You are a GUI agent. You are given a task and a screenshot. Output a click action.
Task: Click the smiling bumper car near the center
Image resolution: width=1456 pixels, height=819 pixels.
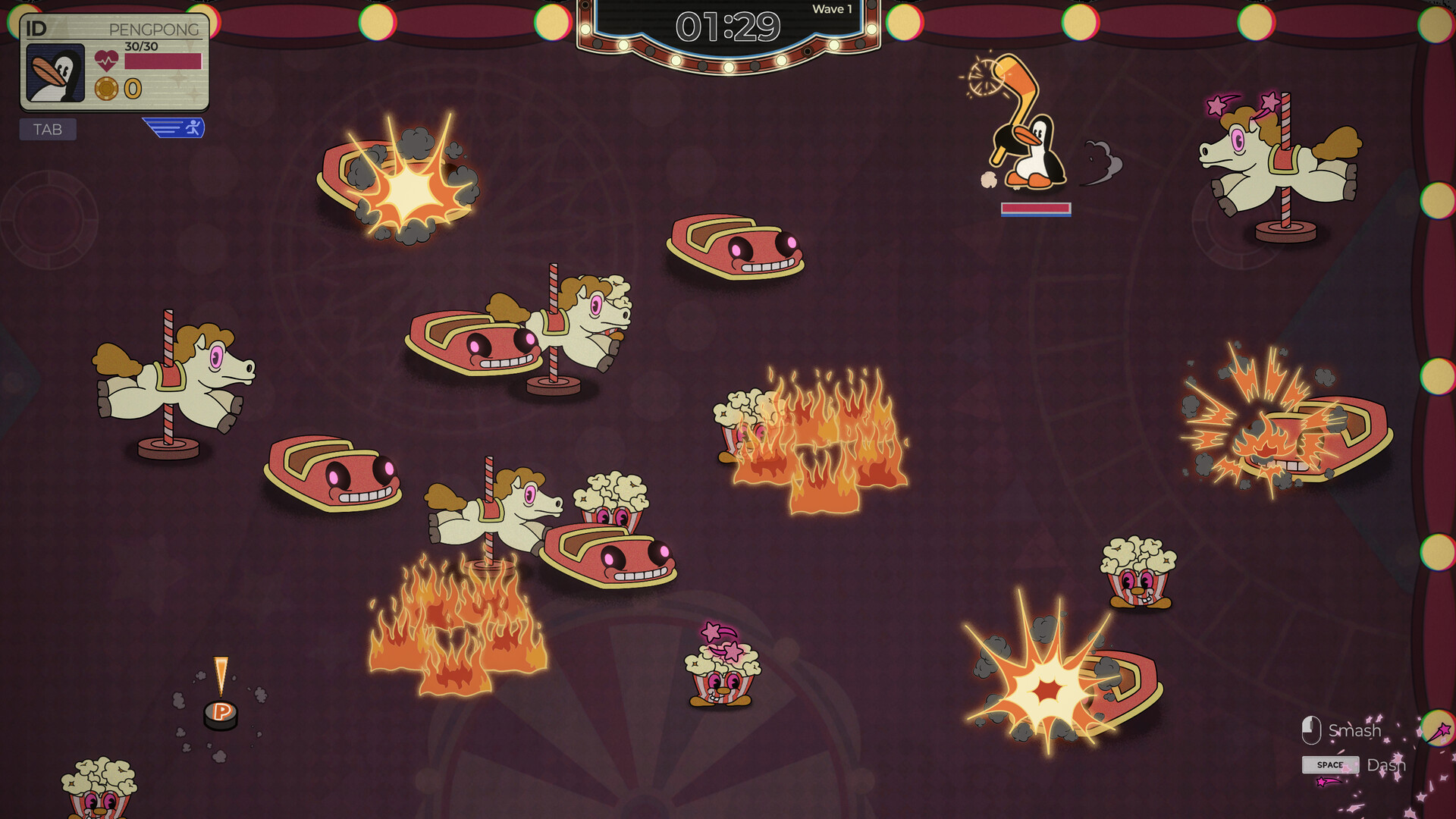pyautogui.click(x=732, y=243)
